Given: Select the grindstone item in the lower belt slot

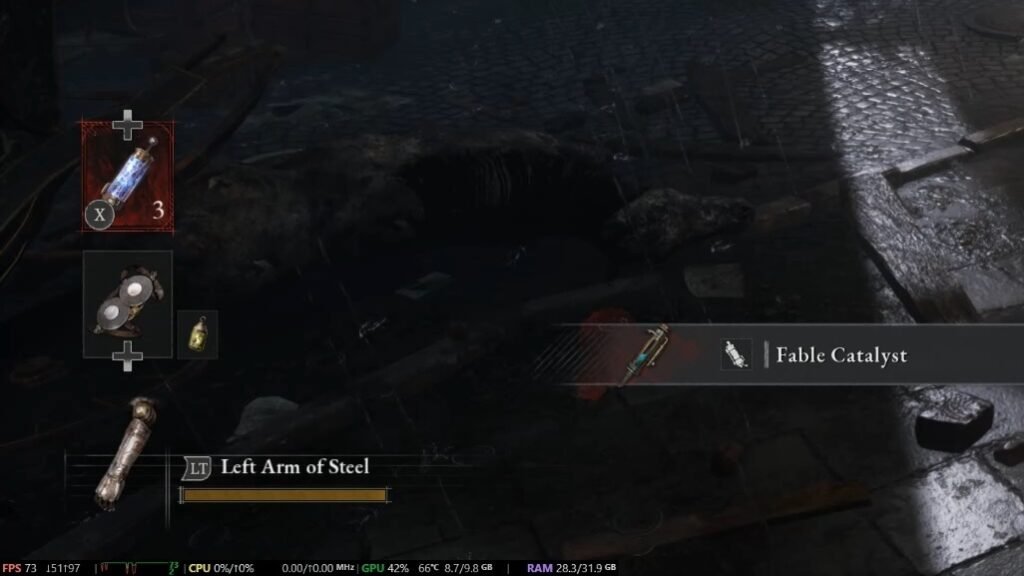Looking at the screenshot, I should click(127, 304).
